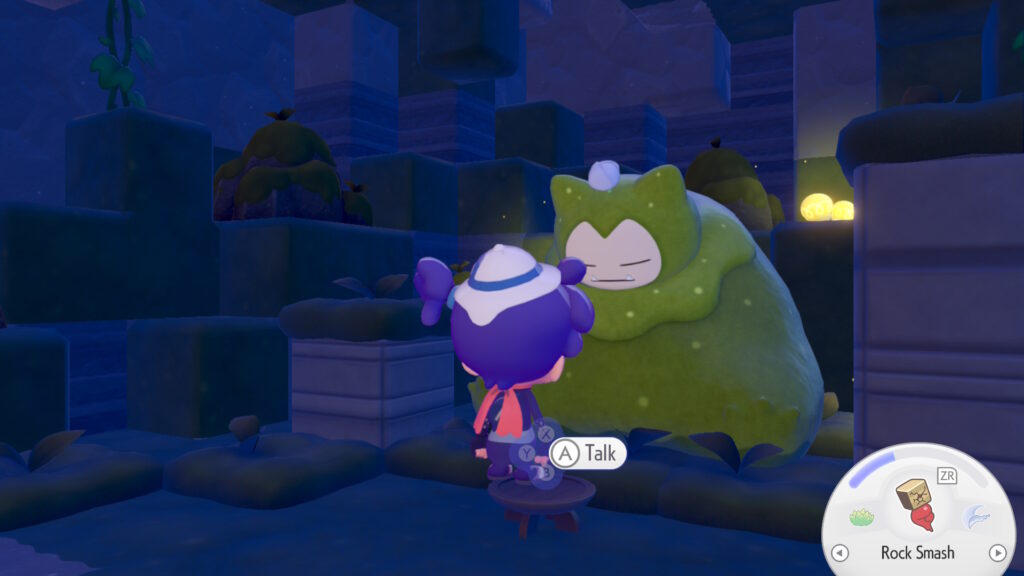Select the green grass move icon
Screen dimensions: 1024x576
862,517
